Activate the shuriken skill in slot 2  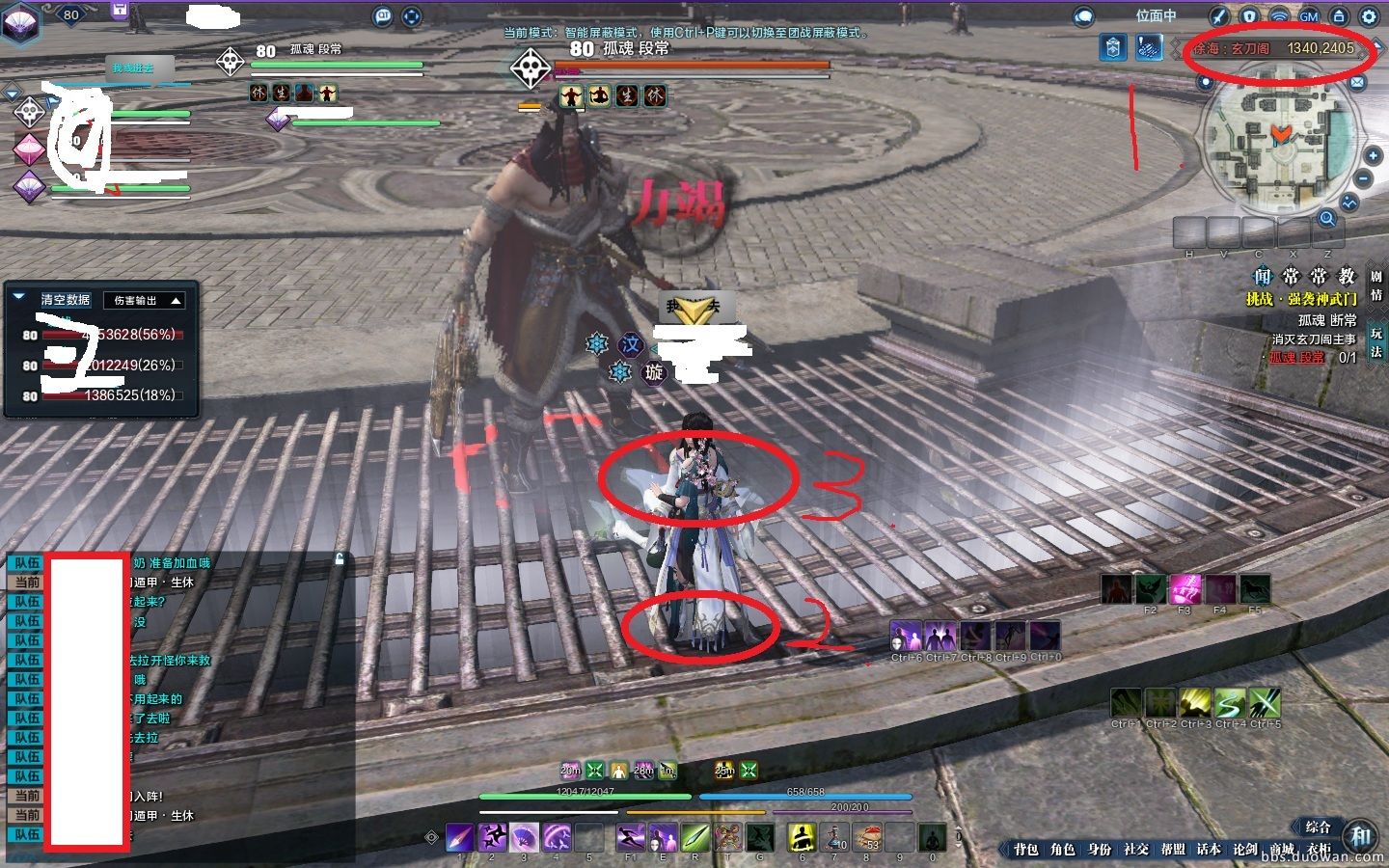pos(492,836)
